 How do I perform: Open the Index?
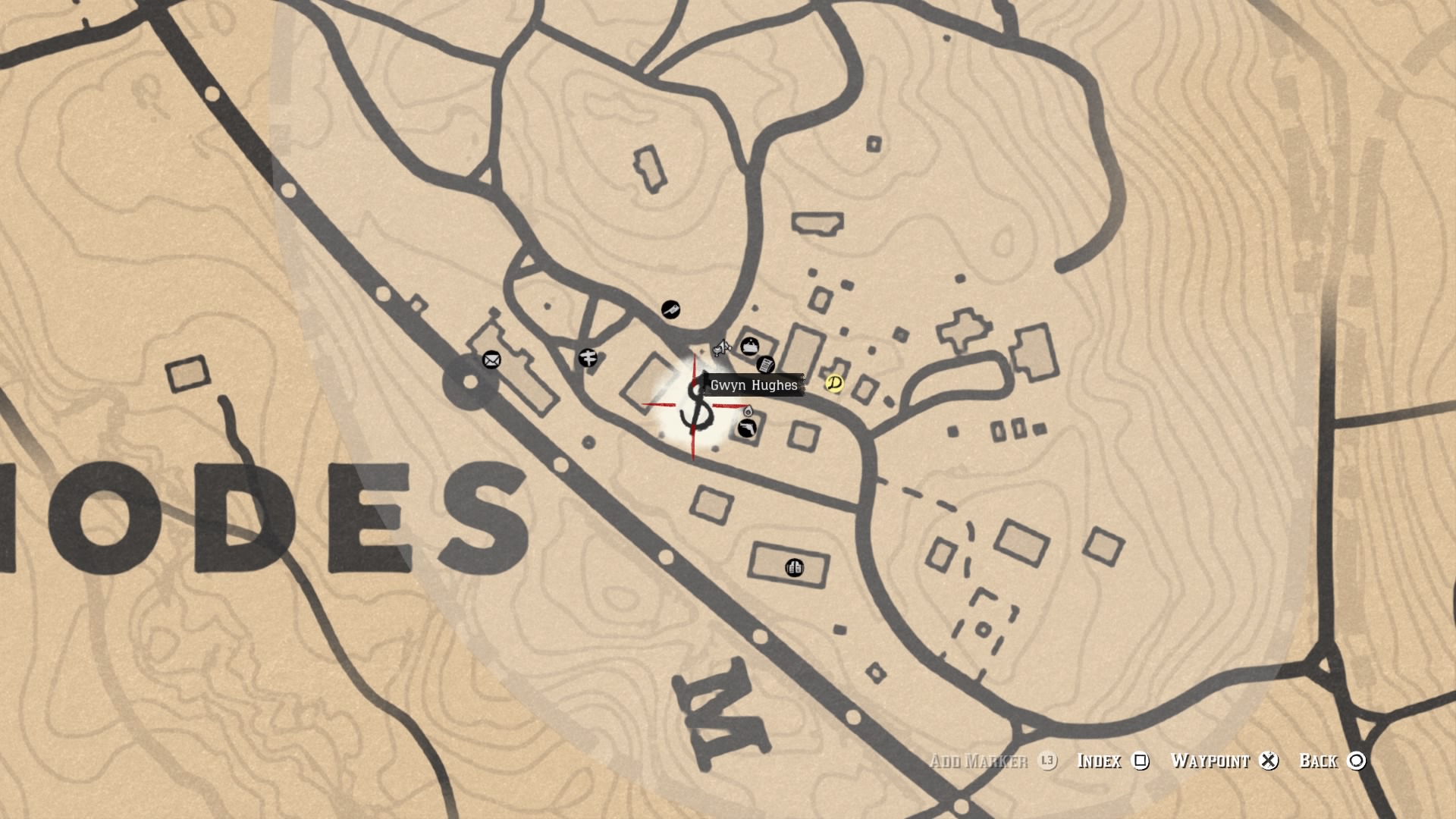coord(1102,761)
